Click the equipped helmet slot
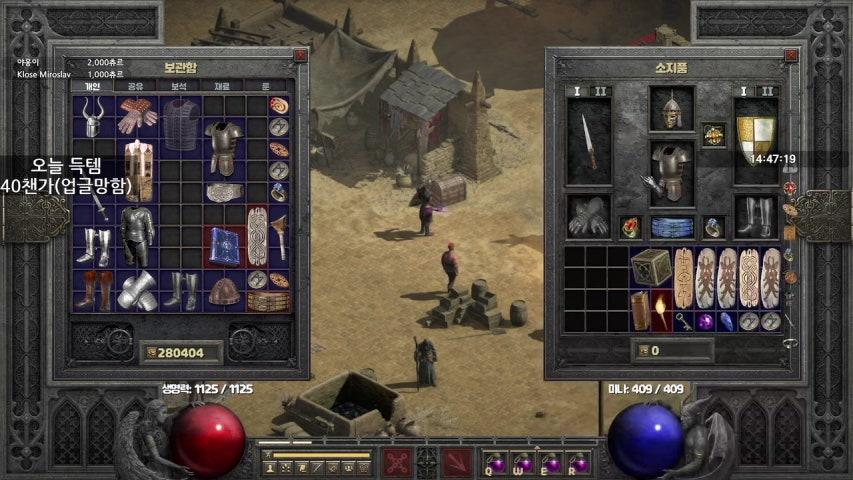Viewport: 853px width, 480px height. 670,107
